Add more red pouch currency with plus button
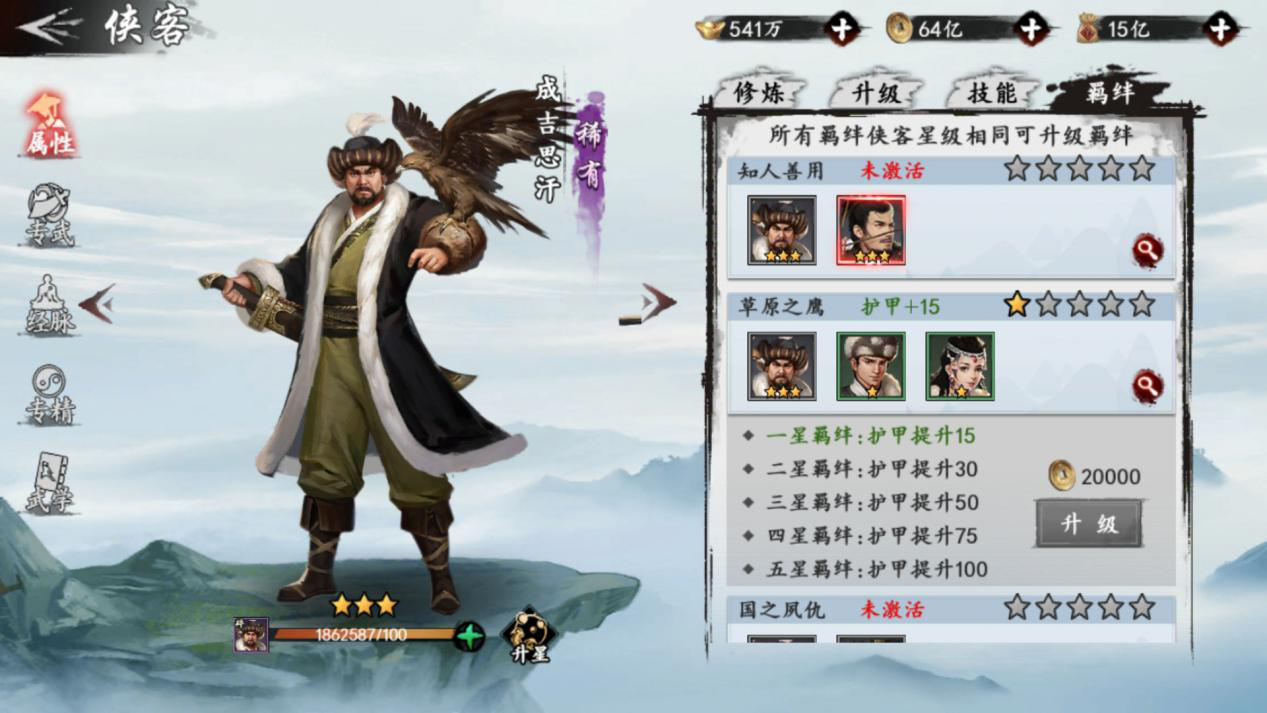The height and width of the screenshot is (713, 1267). point(1220,29)
